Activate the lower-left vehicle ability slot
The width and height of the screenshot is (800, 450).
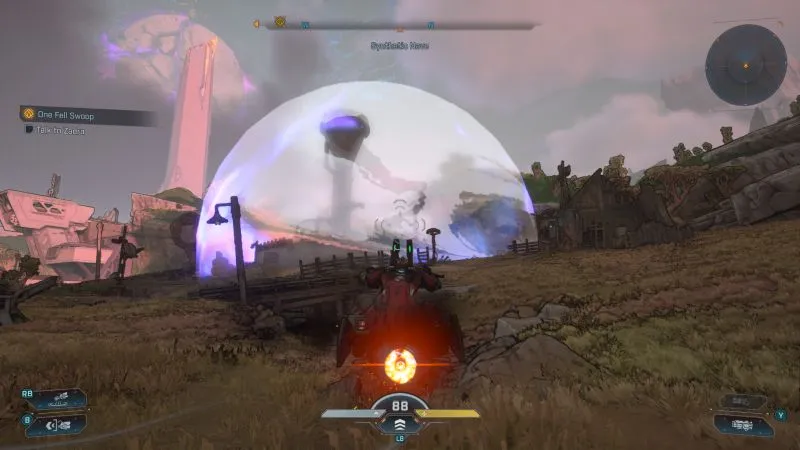pos(60,424)
